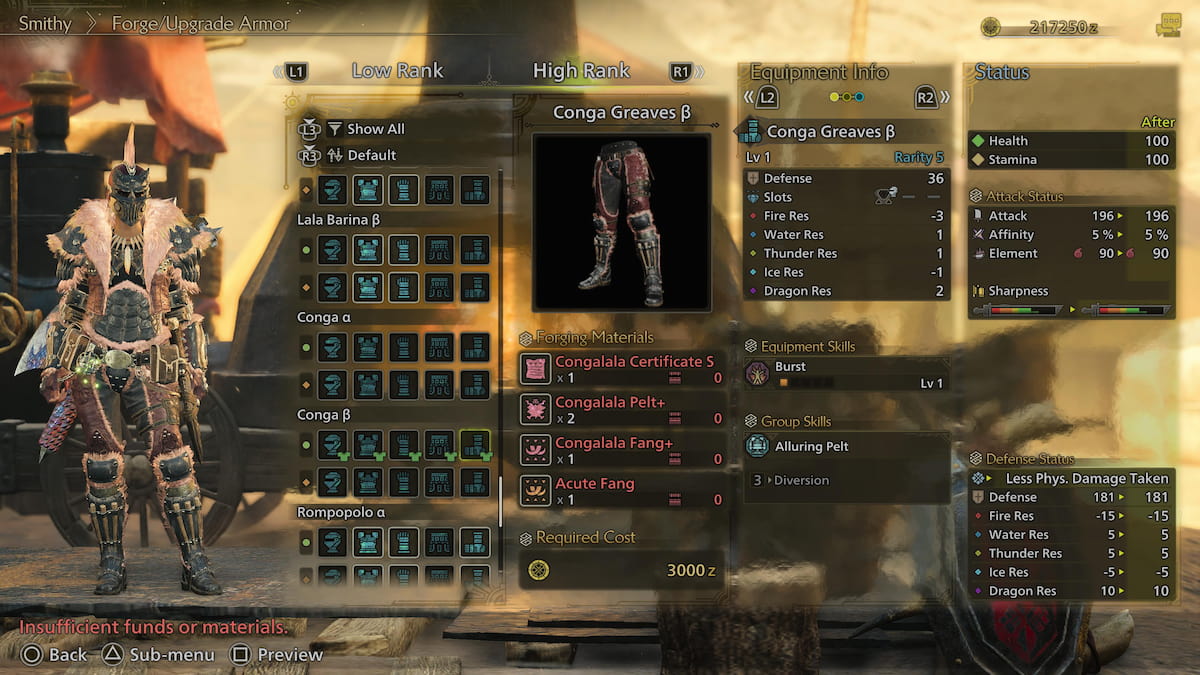Screen dimensions: 1200x675
Task: Inspect the Alluring Pelt group skill
Action: tap(846, 446)
